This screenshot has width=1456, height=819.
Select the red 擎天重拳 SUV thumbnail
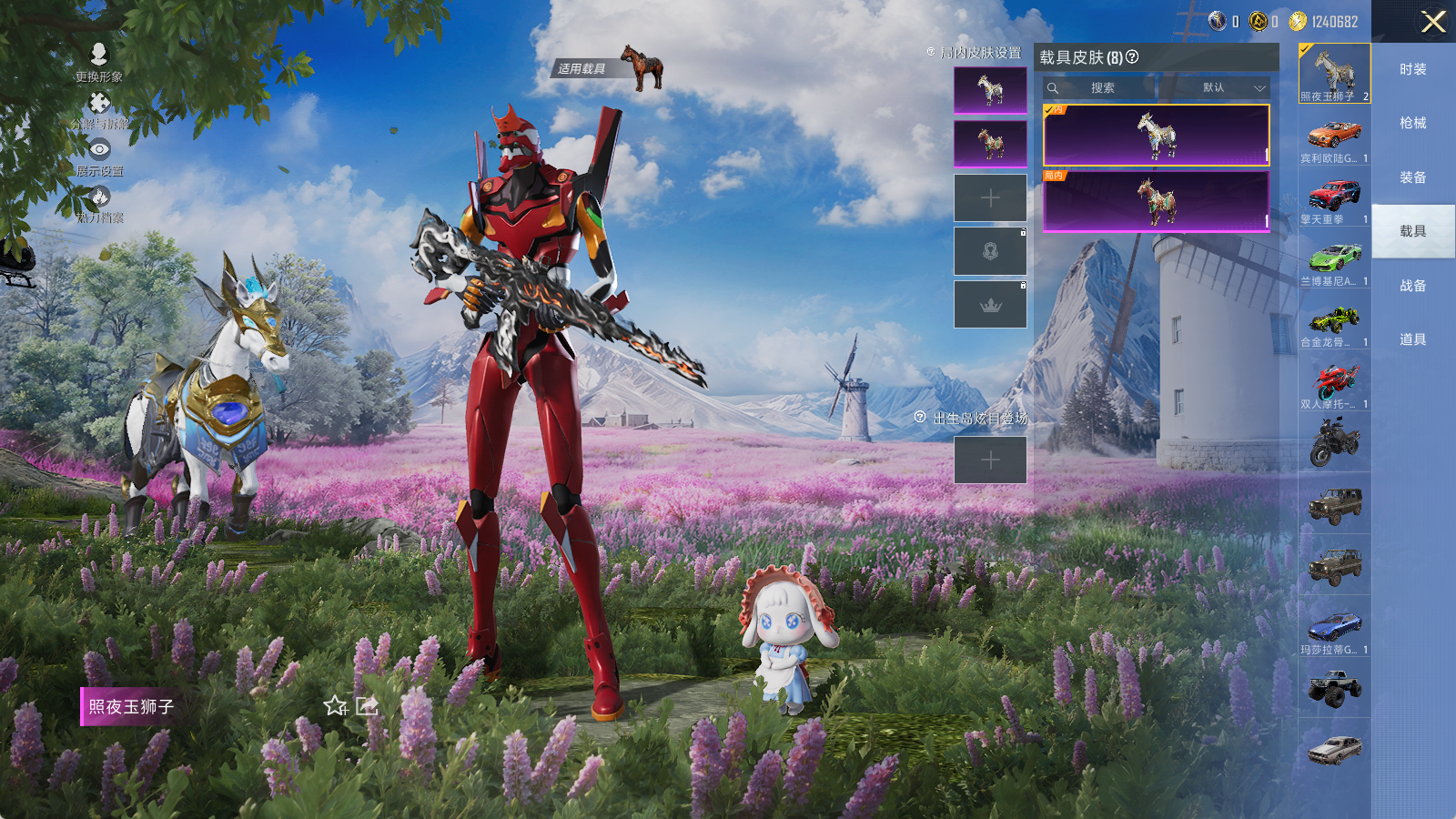pyautogui.click(x=1334, y=197)
